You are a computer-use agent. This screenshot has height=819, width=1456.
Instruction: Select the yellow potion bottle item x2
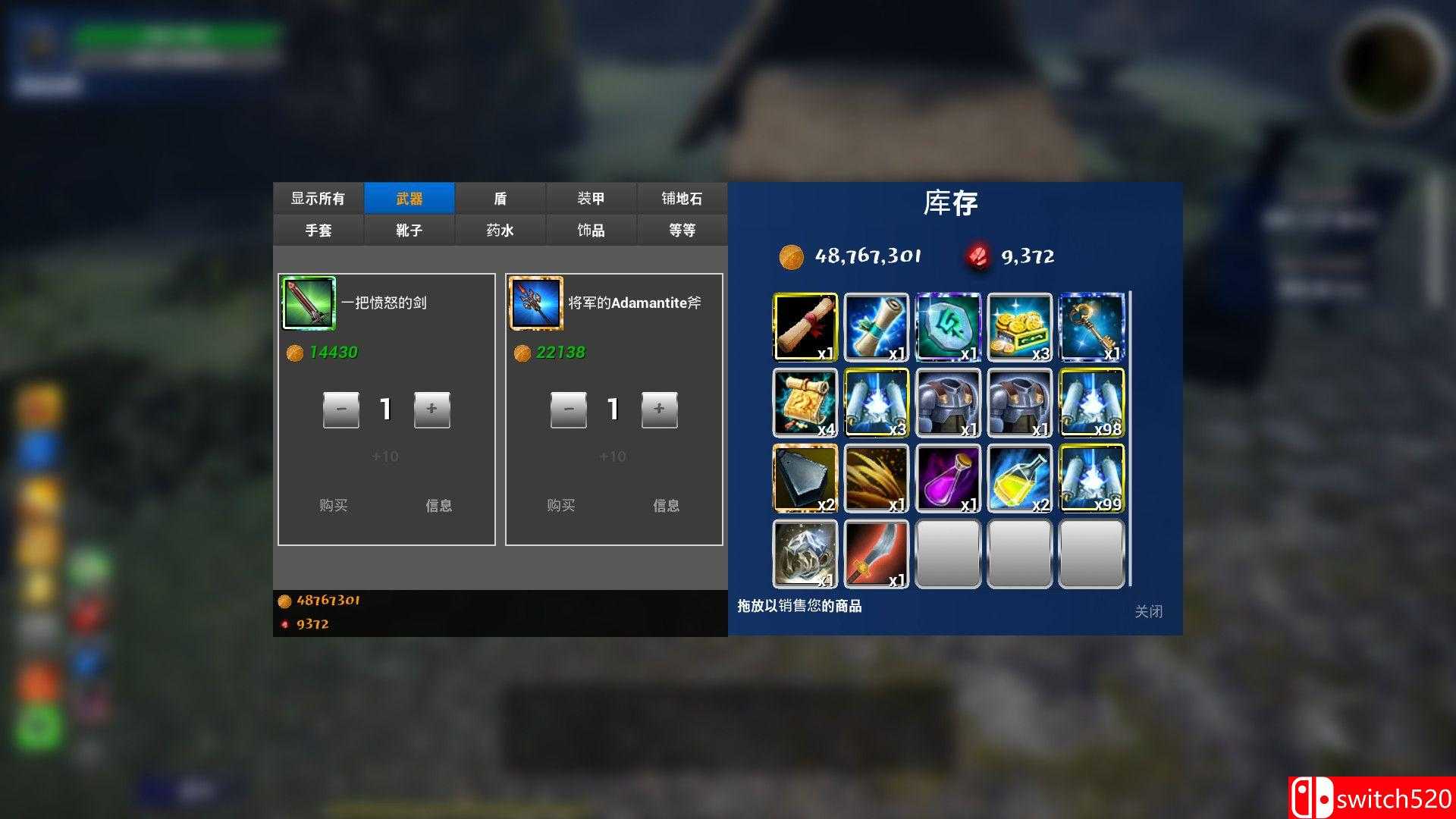1020,478
